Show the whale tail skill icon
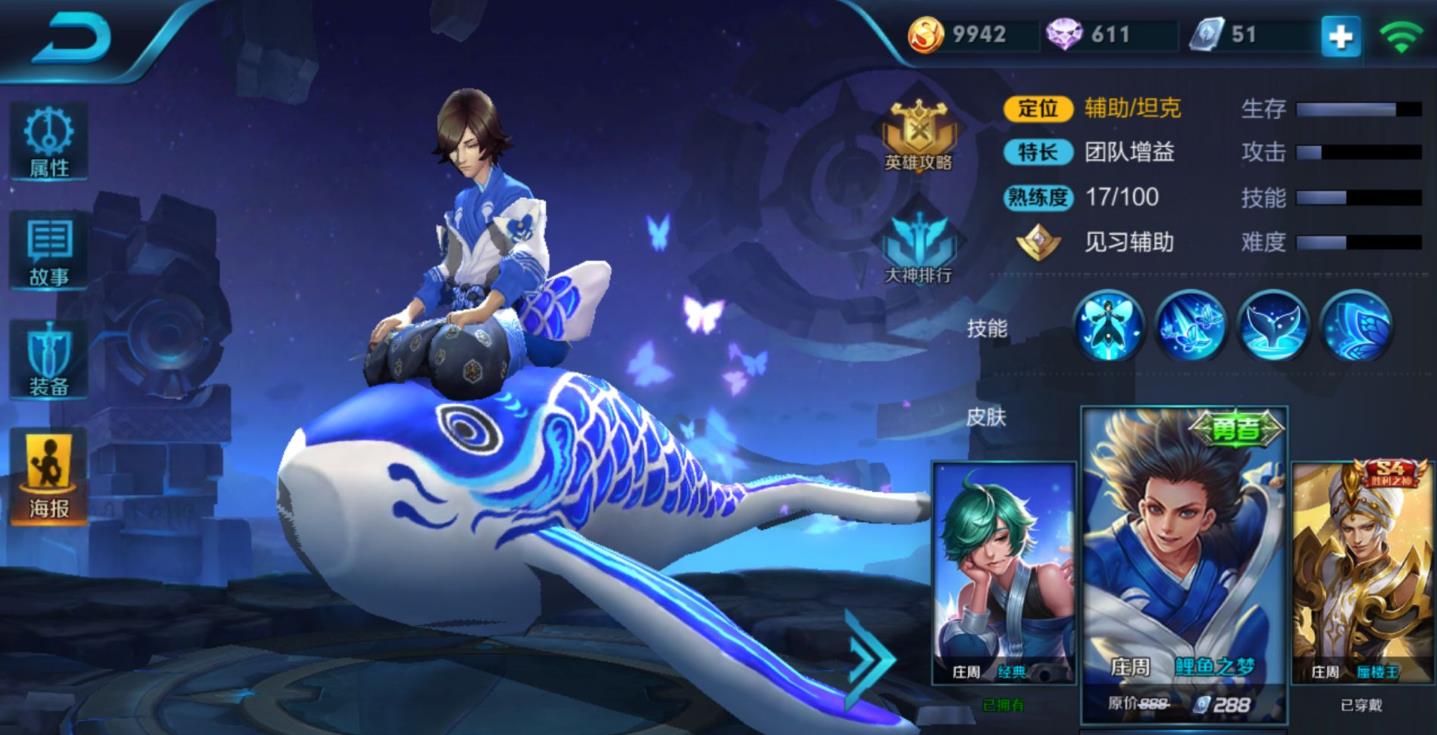 click(1273, 326)
